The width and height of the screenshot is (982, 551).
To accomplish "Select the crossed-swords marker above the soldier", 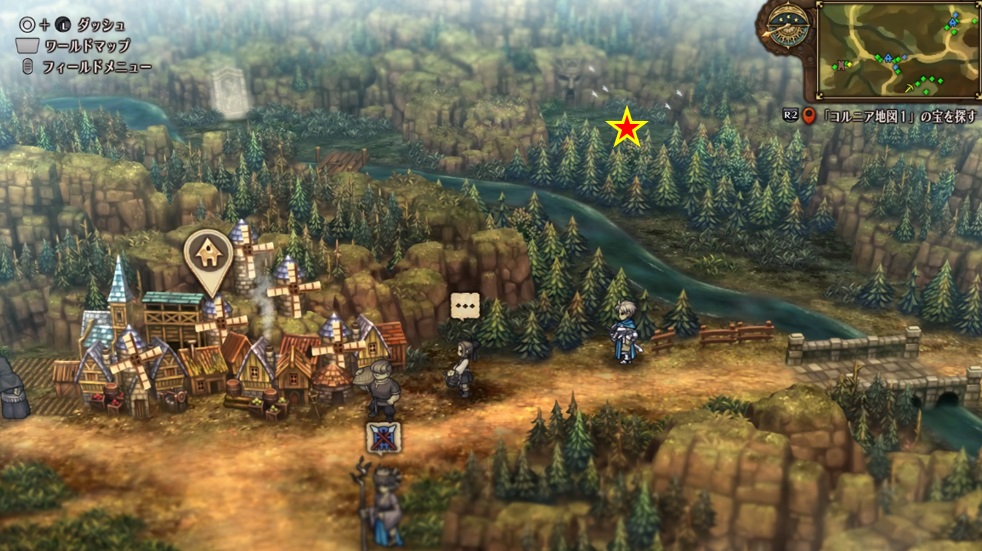I will 381,437.
